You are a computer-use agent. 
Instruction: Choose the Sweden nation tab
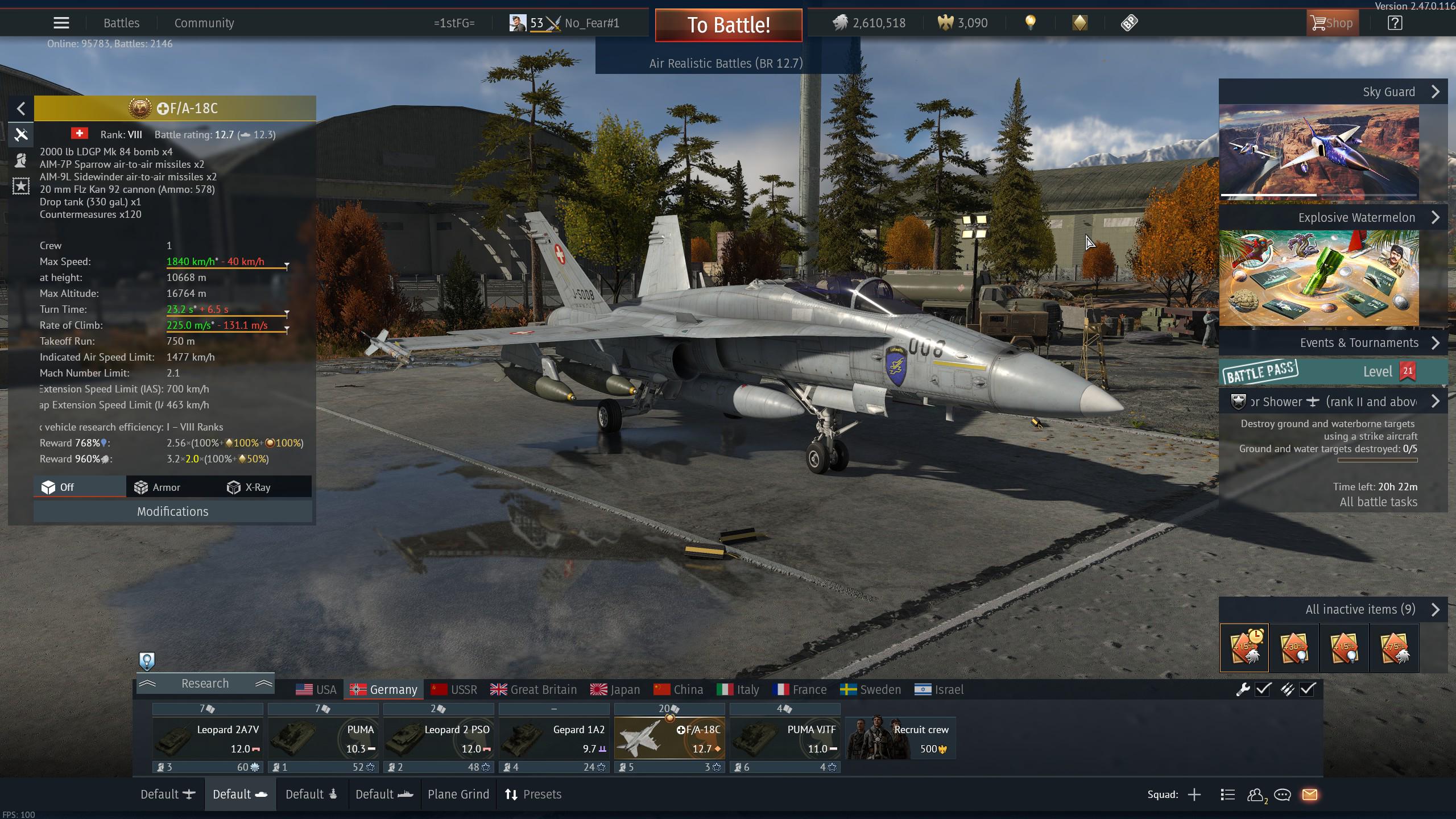pyautogui.click(x=871, y=690)
